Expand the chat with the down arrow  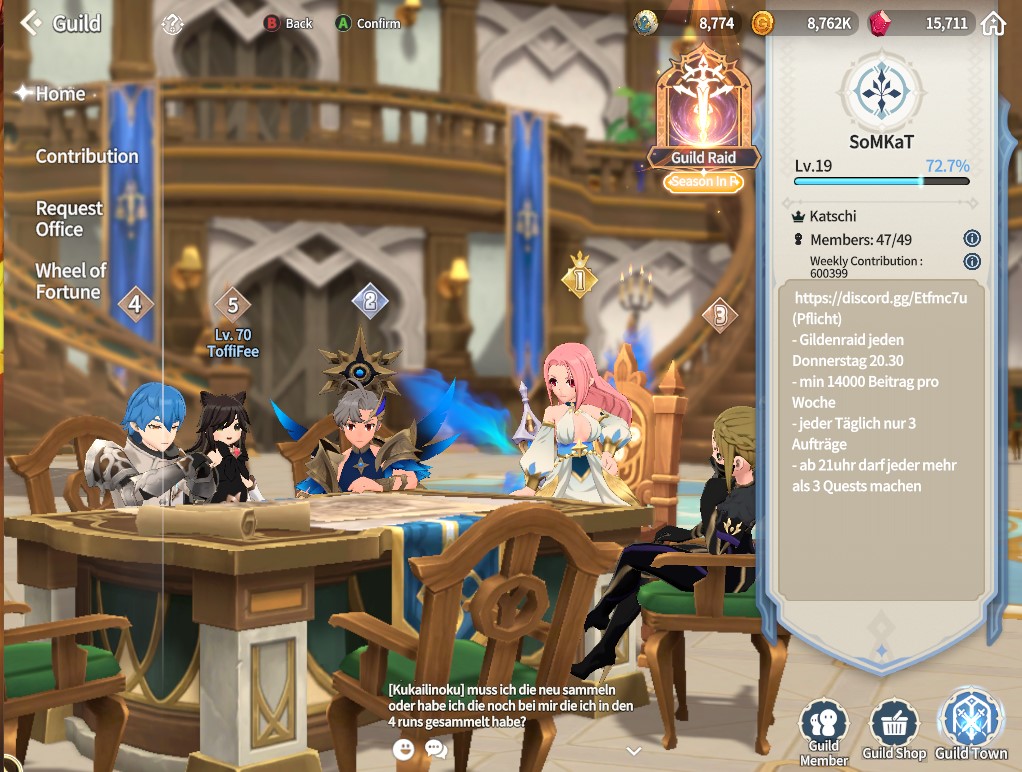pyautogui.click(x=633, y=750)
